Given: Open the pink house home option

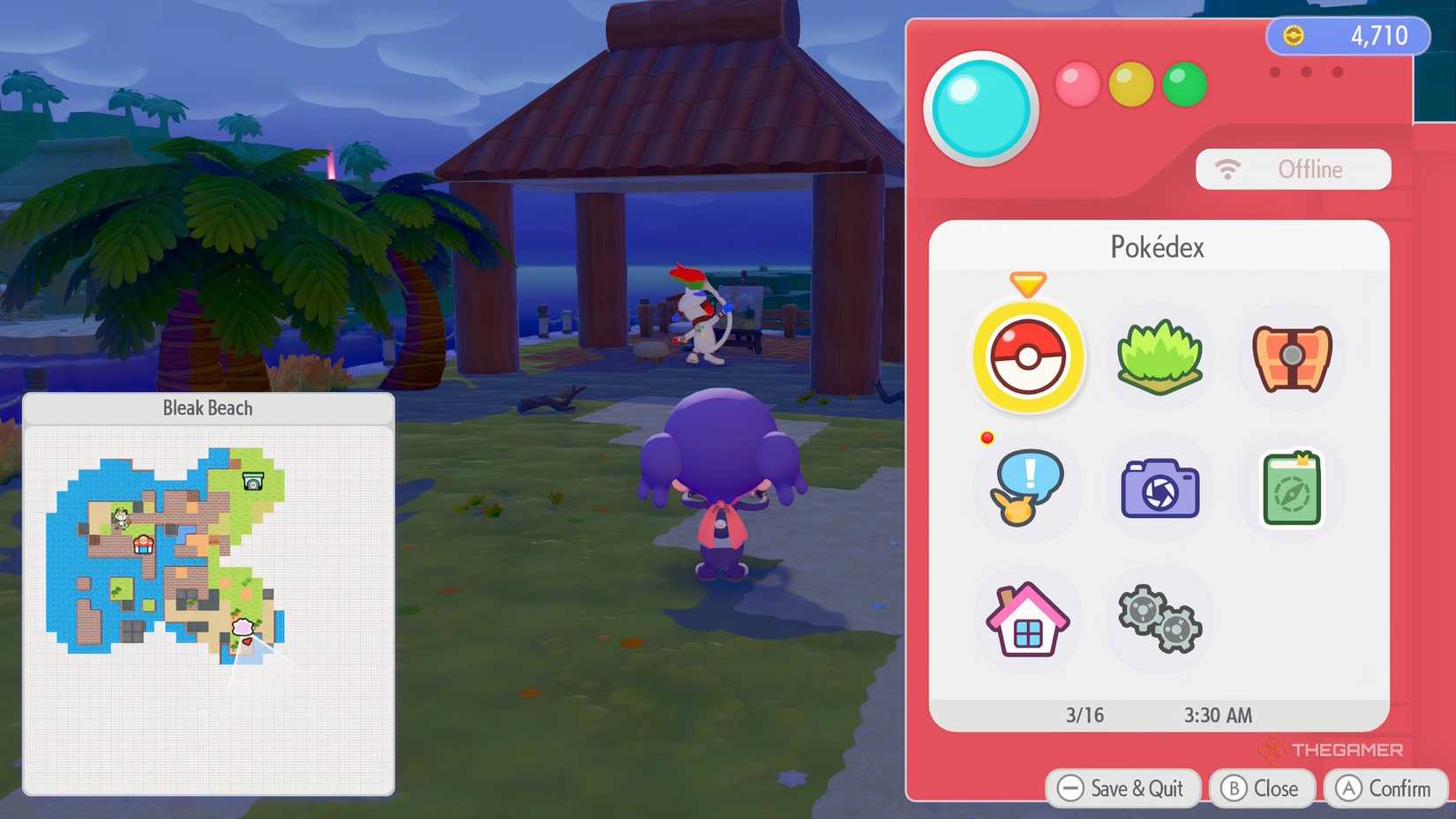Looking at the screenshot, I should (x=1026, y=620).
